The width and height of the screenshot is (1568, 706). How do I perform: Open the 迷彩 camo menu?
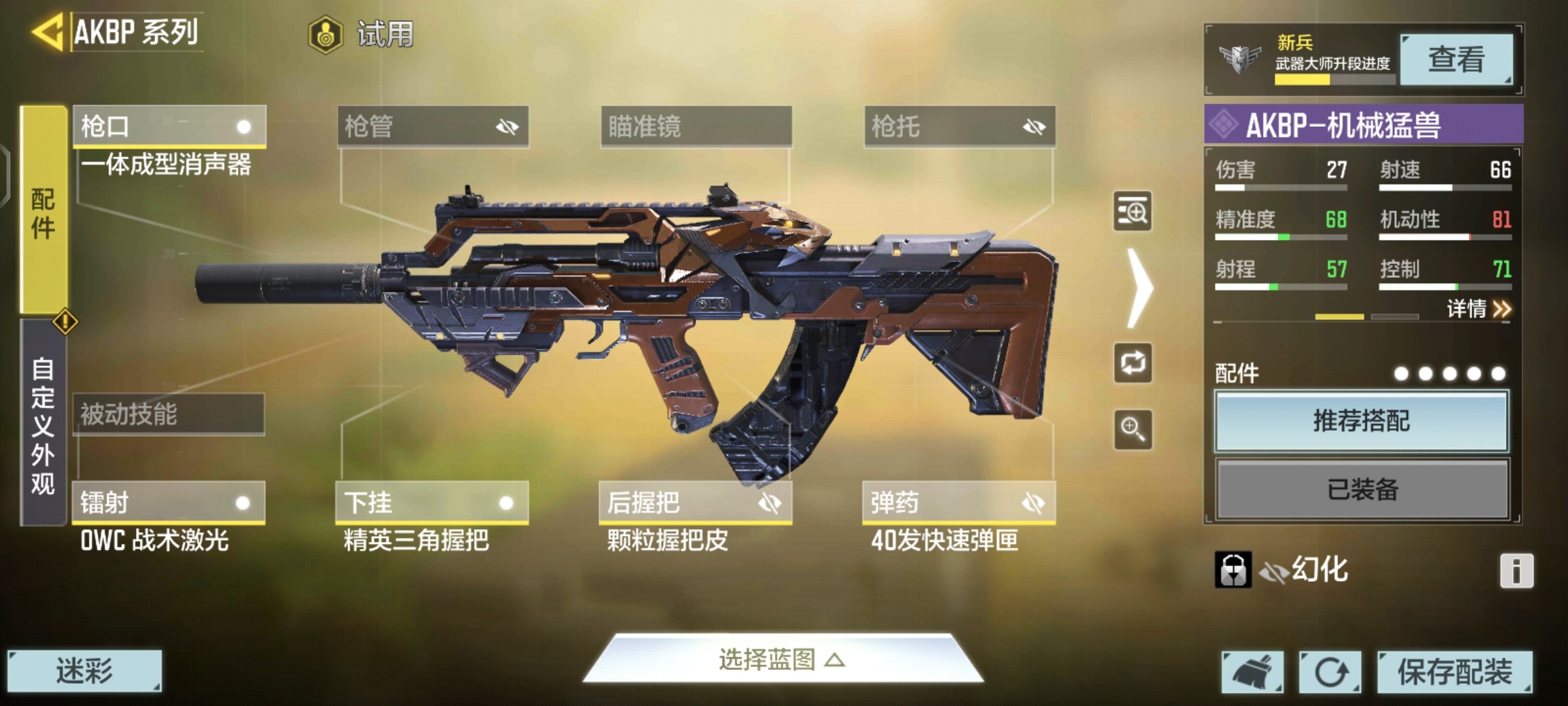point(84,671)
